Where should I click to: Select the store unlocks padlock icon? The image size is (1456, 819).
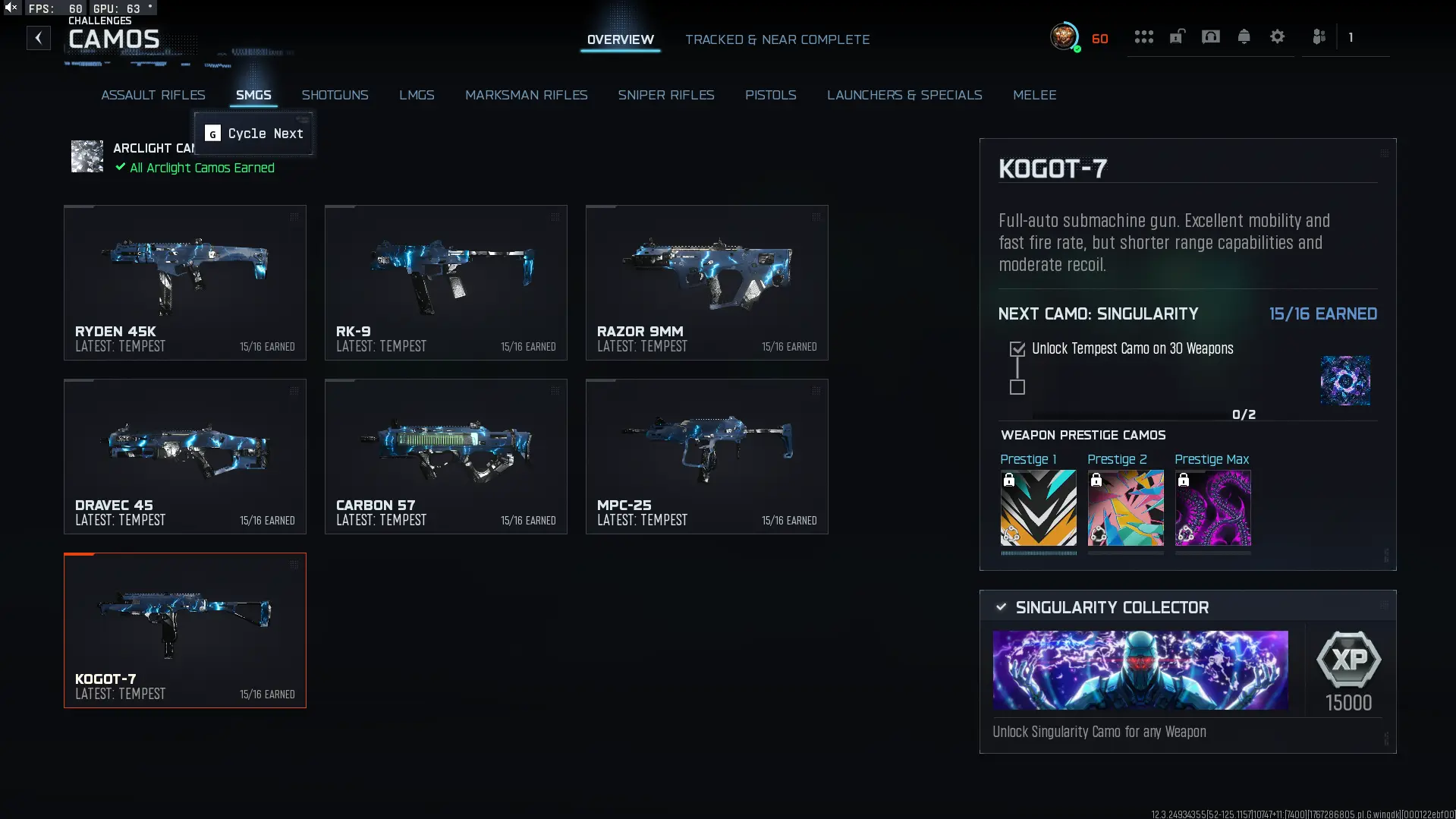1177,36
